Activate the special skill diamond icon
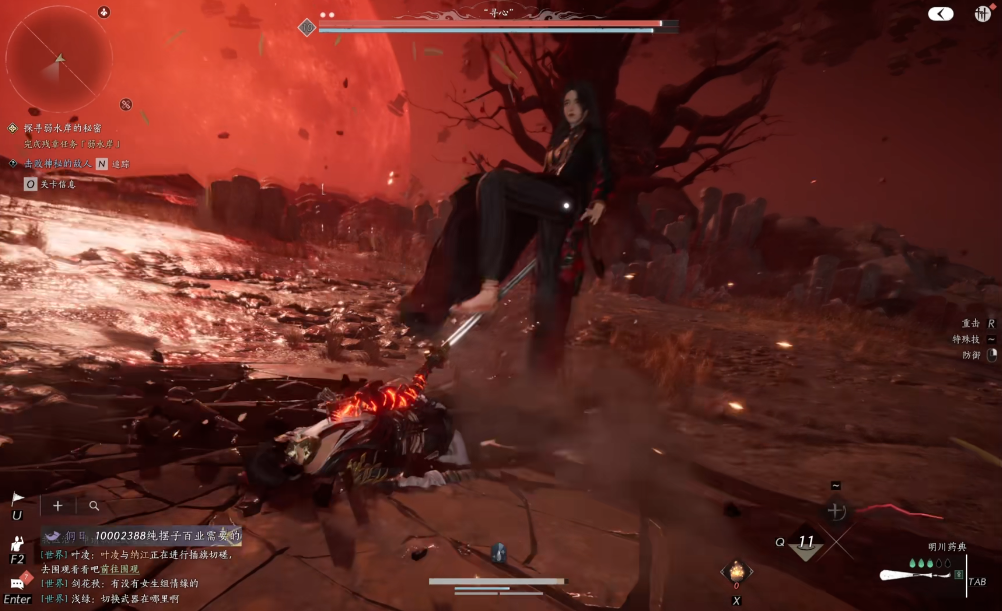 pyautogui.click(x=836, y=512)
